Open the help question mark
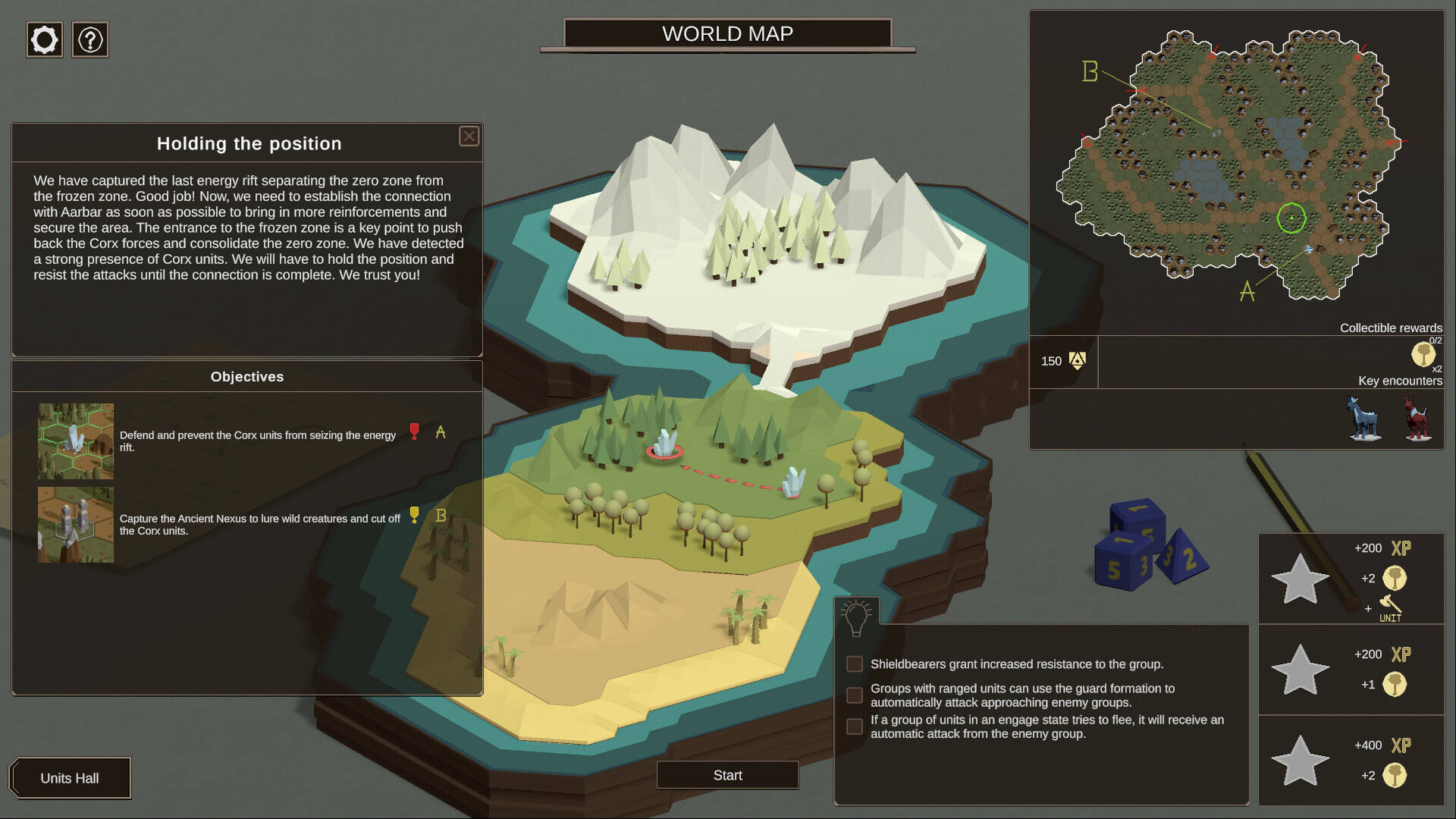Screen dimensions: 1456x819 click(90, 39)
